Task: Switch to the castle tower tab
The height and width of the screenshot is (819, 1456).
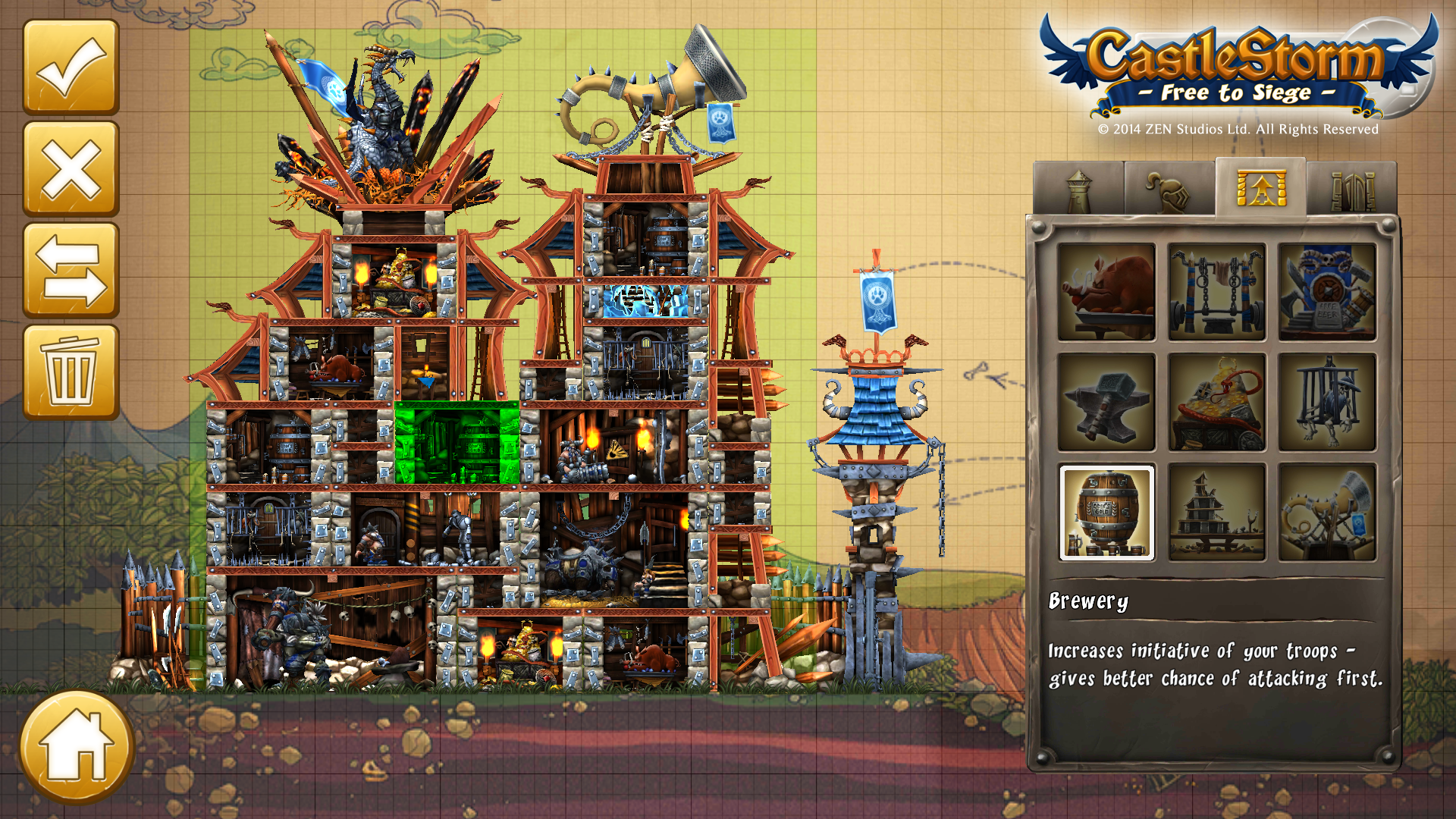Action: click(1078, 190)
